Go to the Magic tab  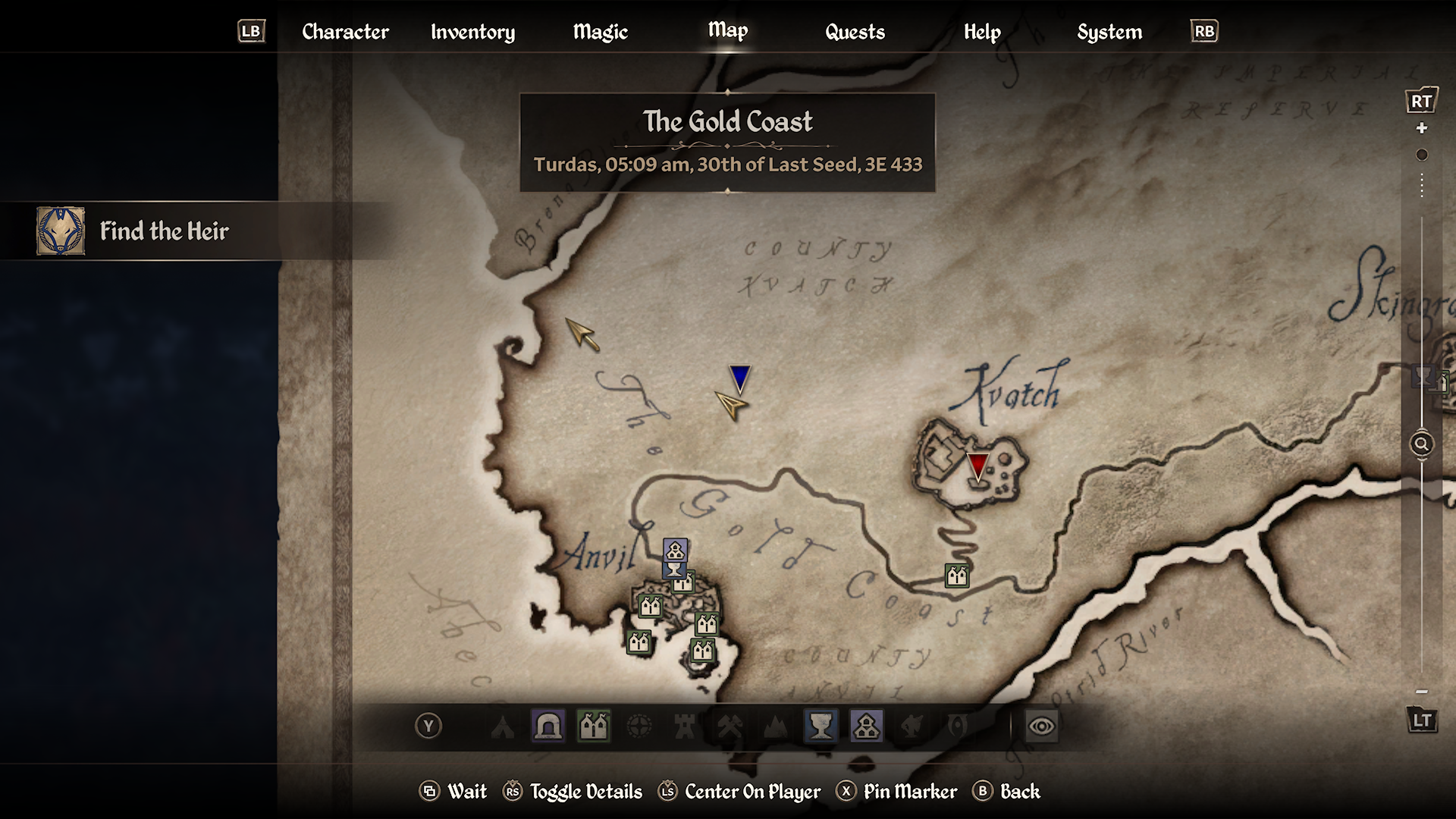600,32
